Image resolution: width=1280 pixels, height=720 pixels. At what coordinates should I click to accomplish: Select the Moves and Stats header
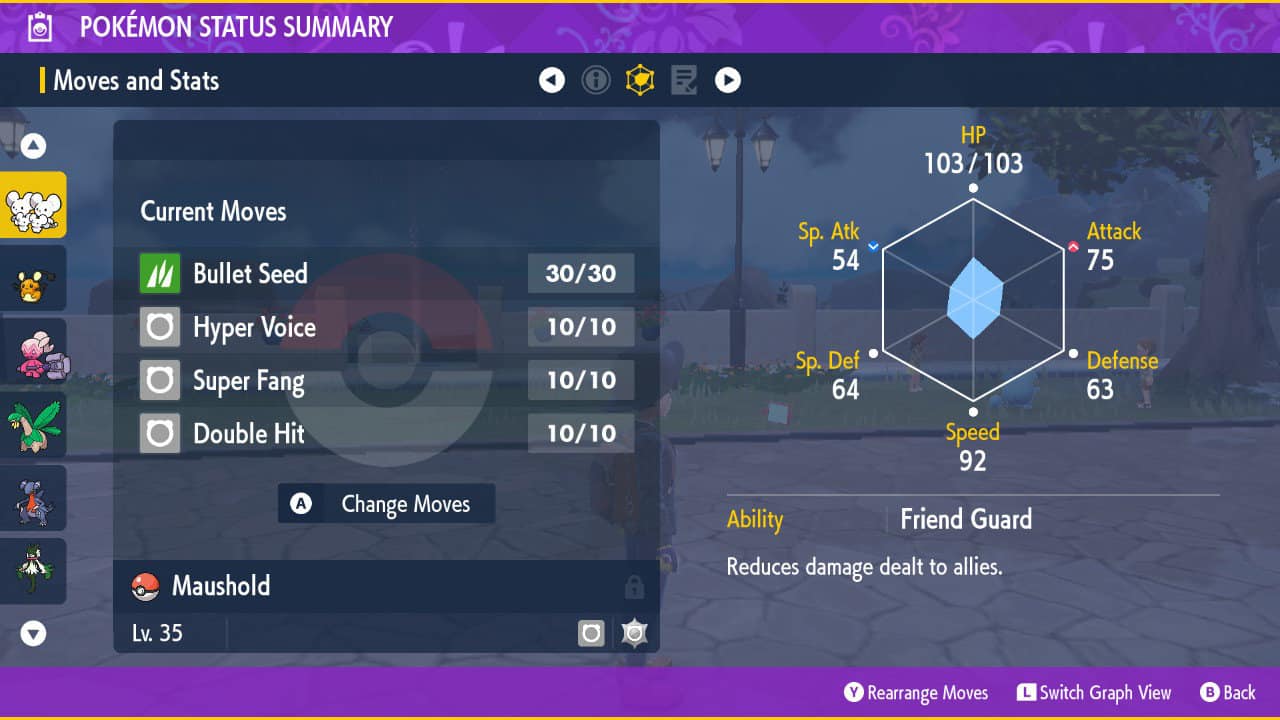coord(135,81)
